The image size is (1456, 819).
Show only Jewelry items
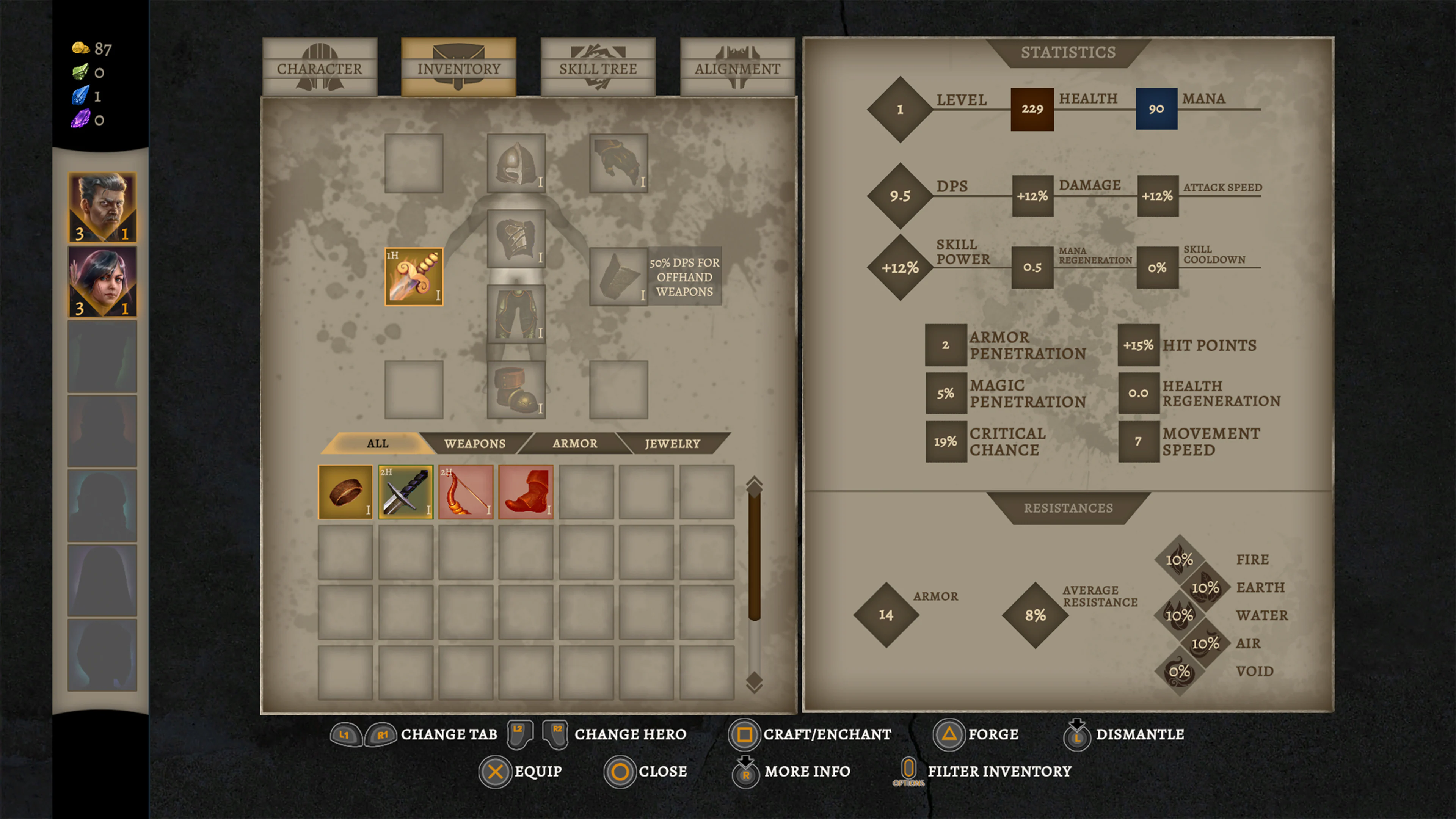[673, 444]
